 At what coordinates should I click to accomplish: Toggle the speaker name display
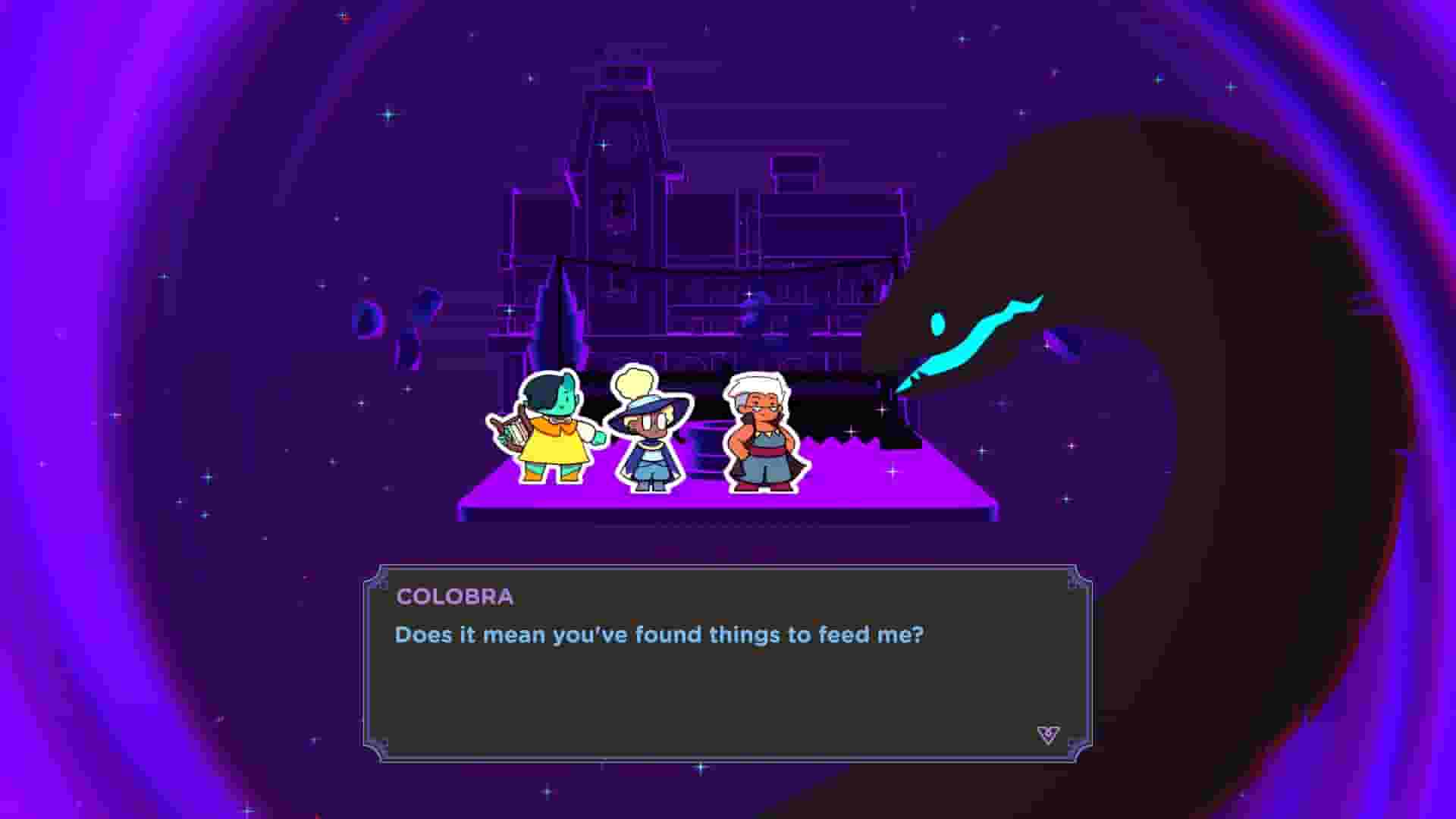(452, 597)
